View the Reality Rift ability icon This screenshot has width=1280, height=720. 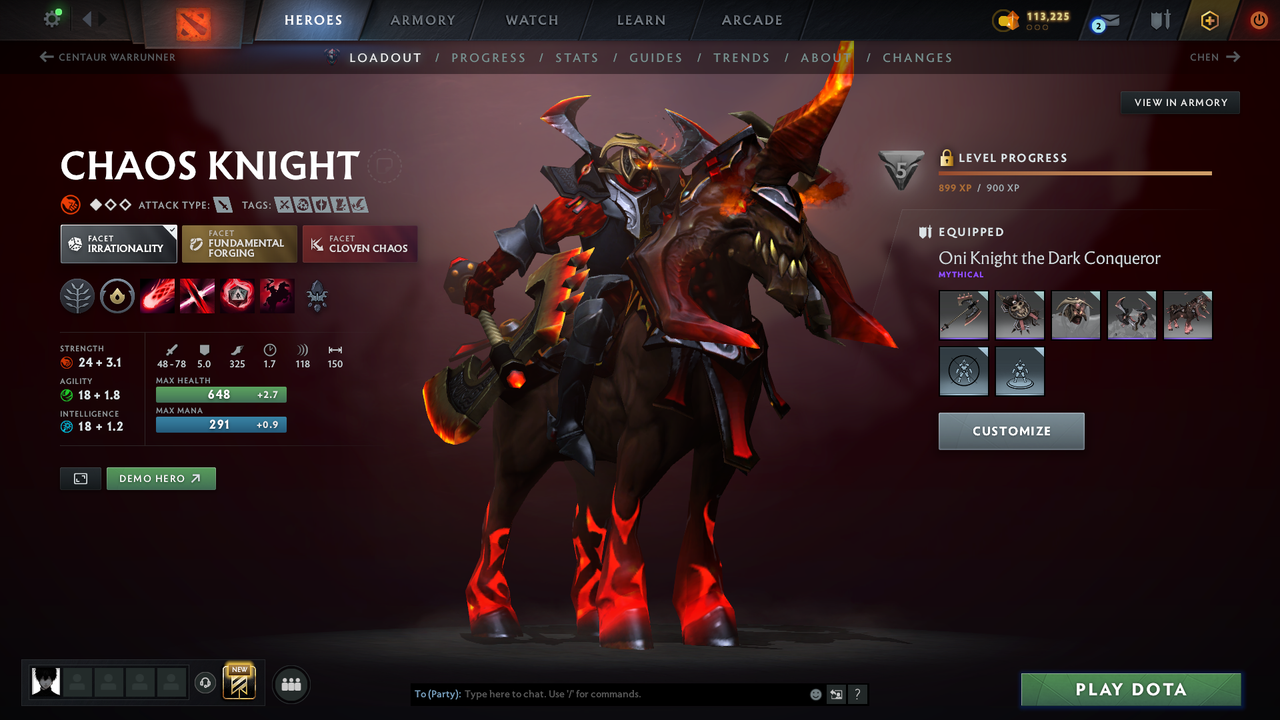click(197, 294)
